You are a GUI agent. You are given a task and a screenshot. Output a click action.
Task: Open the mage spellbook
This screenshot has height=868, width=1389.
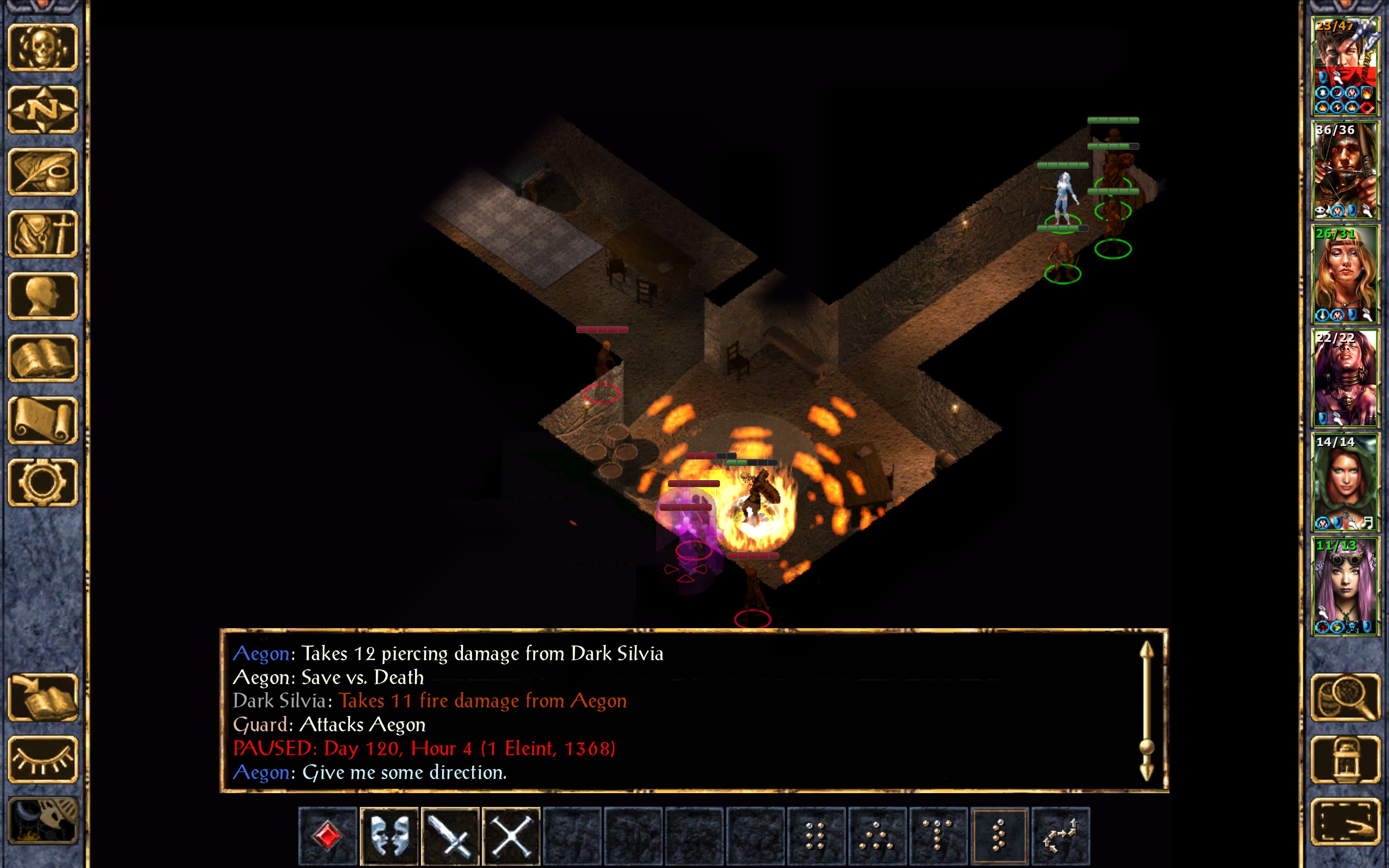point(43,358)
